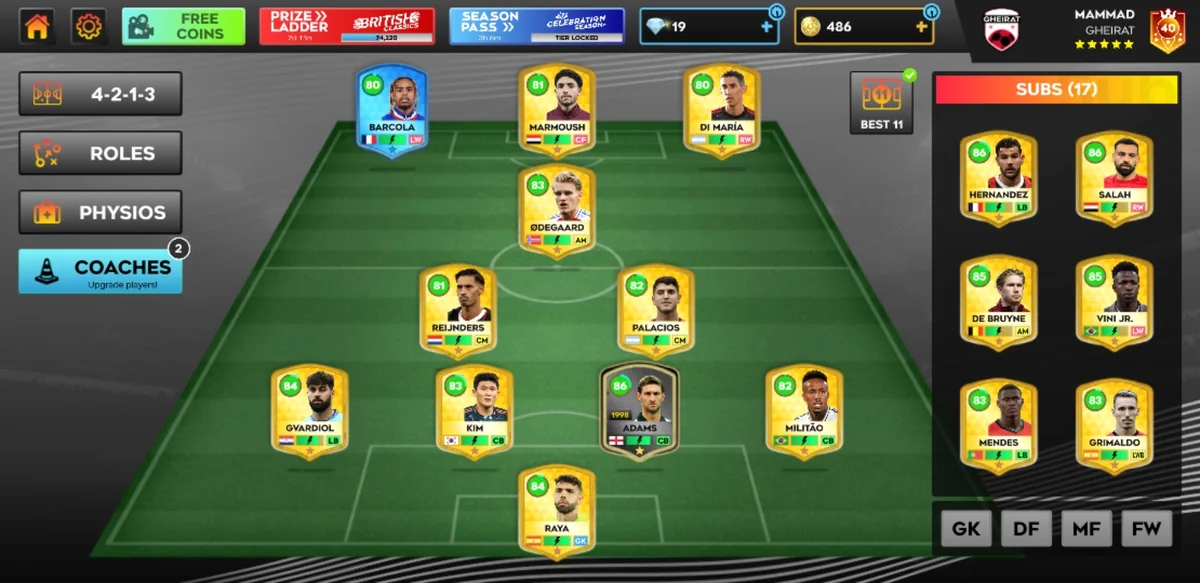Add more coins with plus button
The width and height of the screenshot is (1200, 583).
[921, 27]
